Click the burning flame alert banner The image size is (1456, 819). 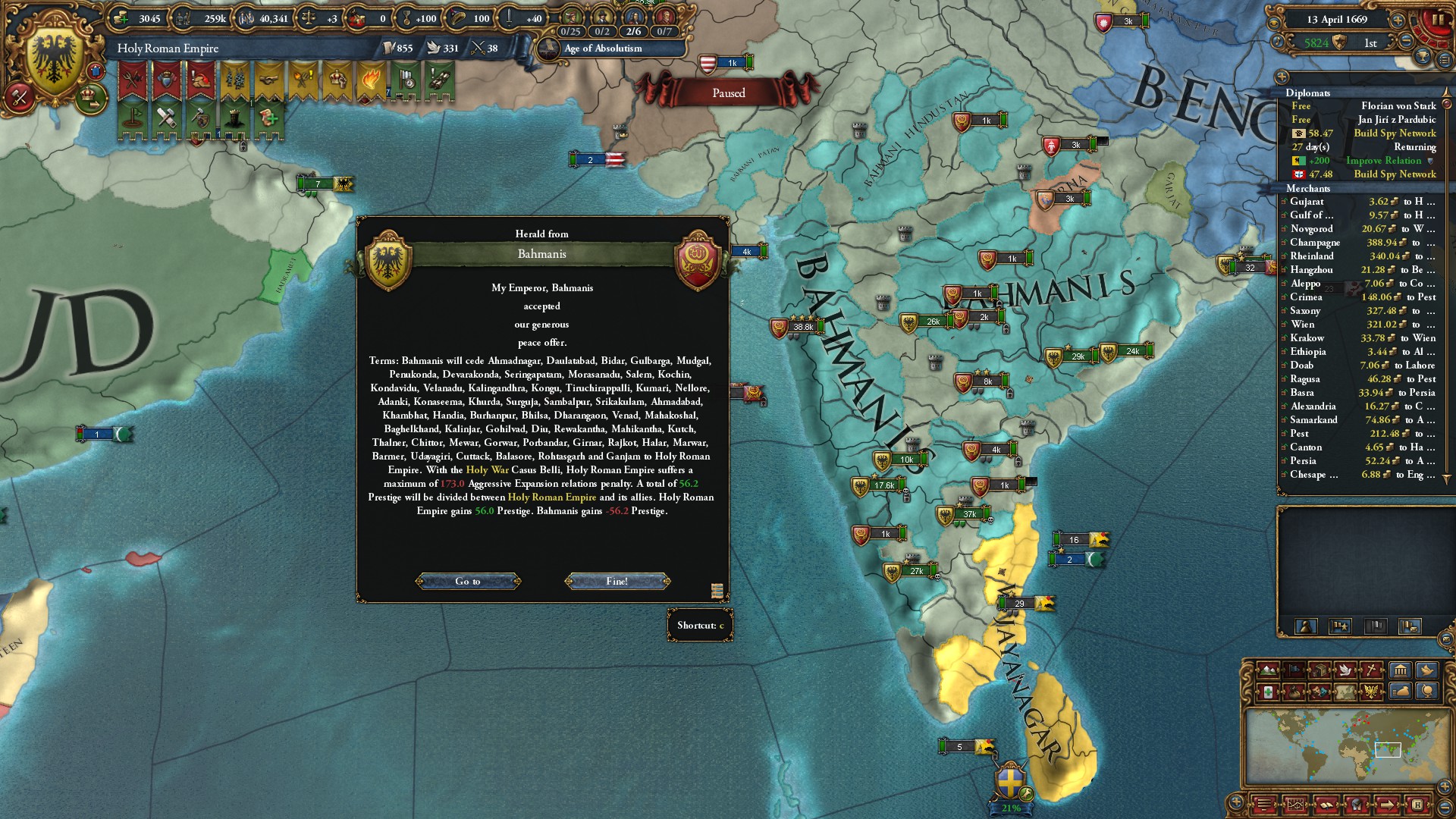point(372,80)
